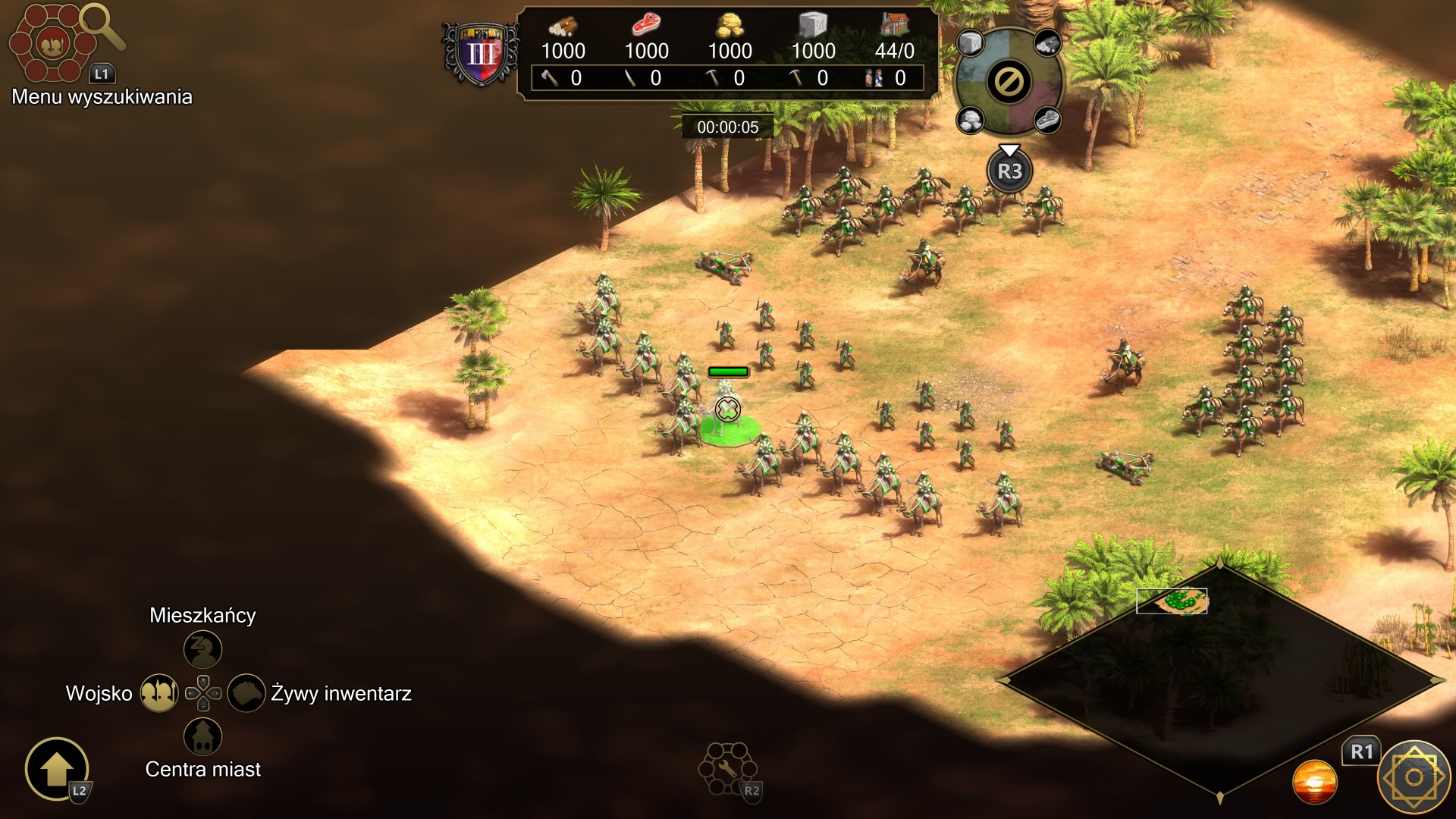Open the golden star octagon menu button
The image size is (1456, 819).
pos(1414,777)
